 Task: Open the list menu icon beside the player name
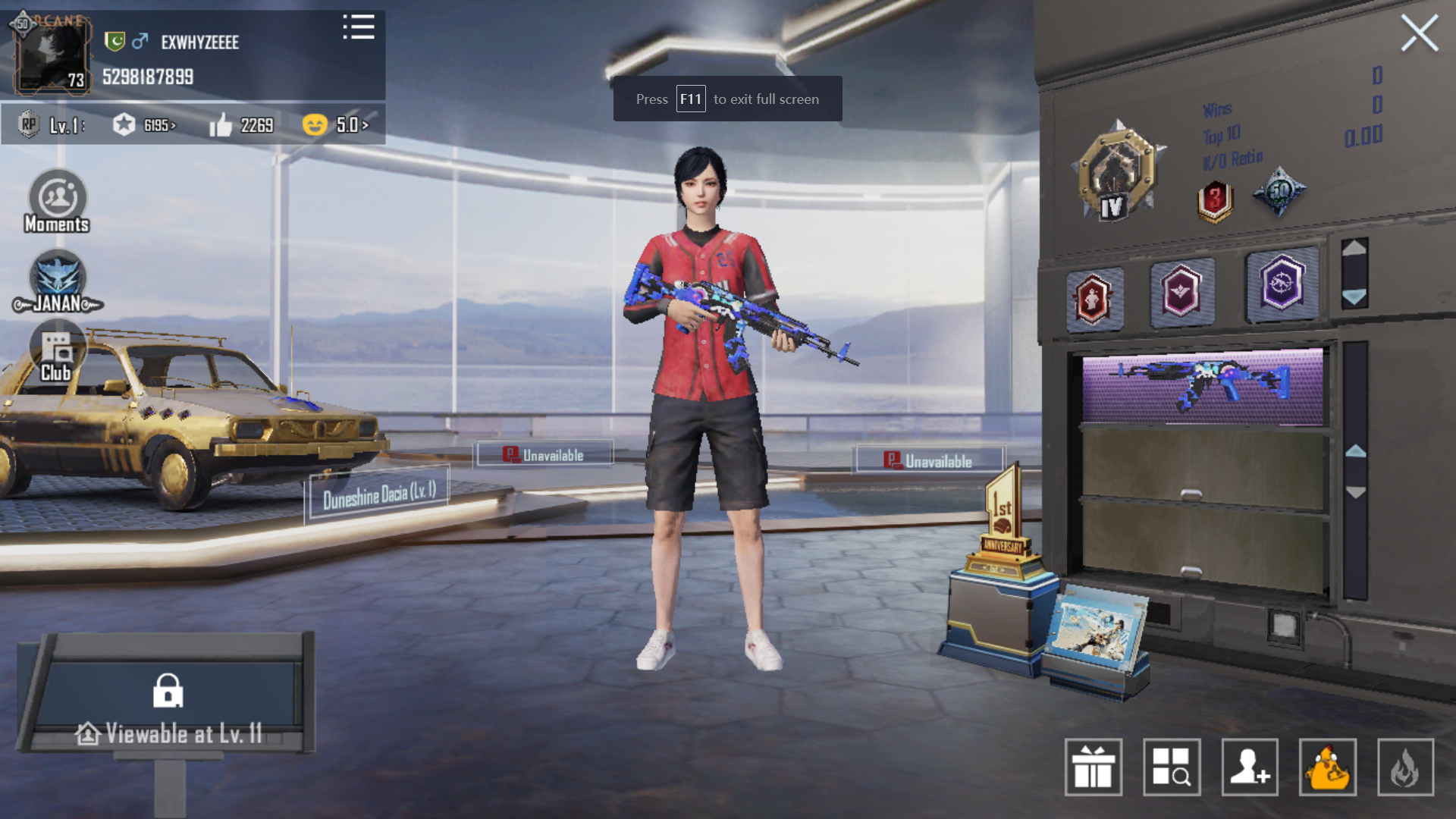(358, 27)
